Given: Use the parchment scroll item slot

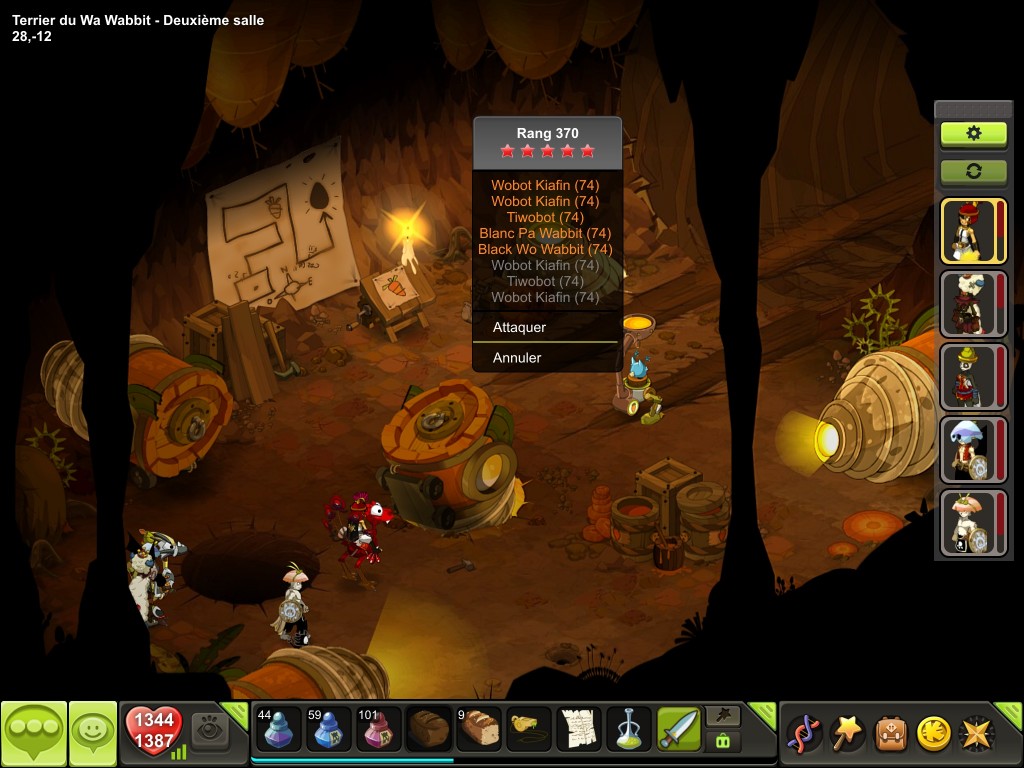Looking at the screenshot, I should (x=579, y=729).
